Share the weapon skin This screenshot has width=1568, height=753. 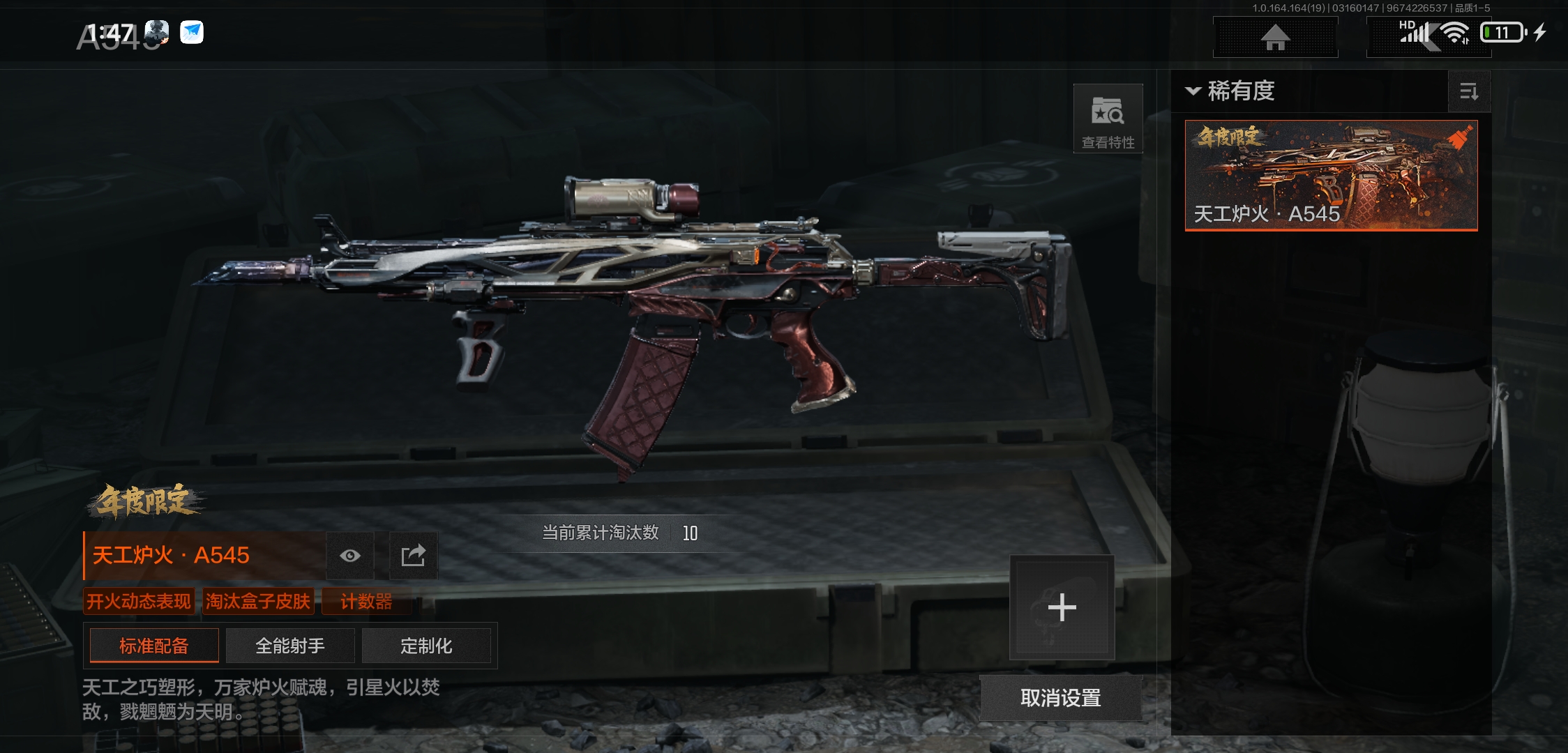pyautogui.click(x=413, y=556)
